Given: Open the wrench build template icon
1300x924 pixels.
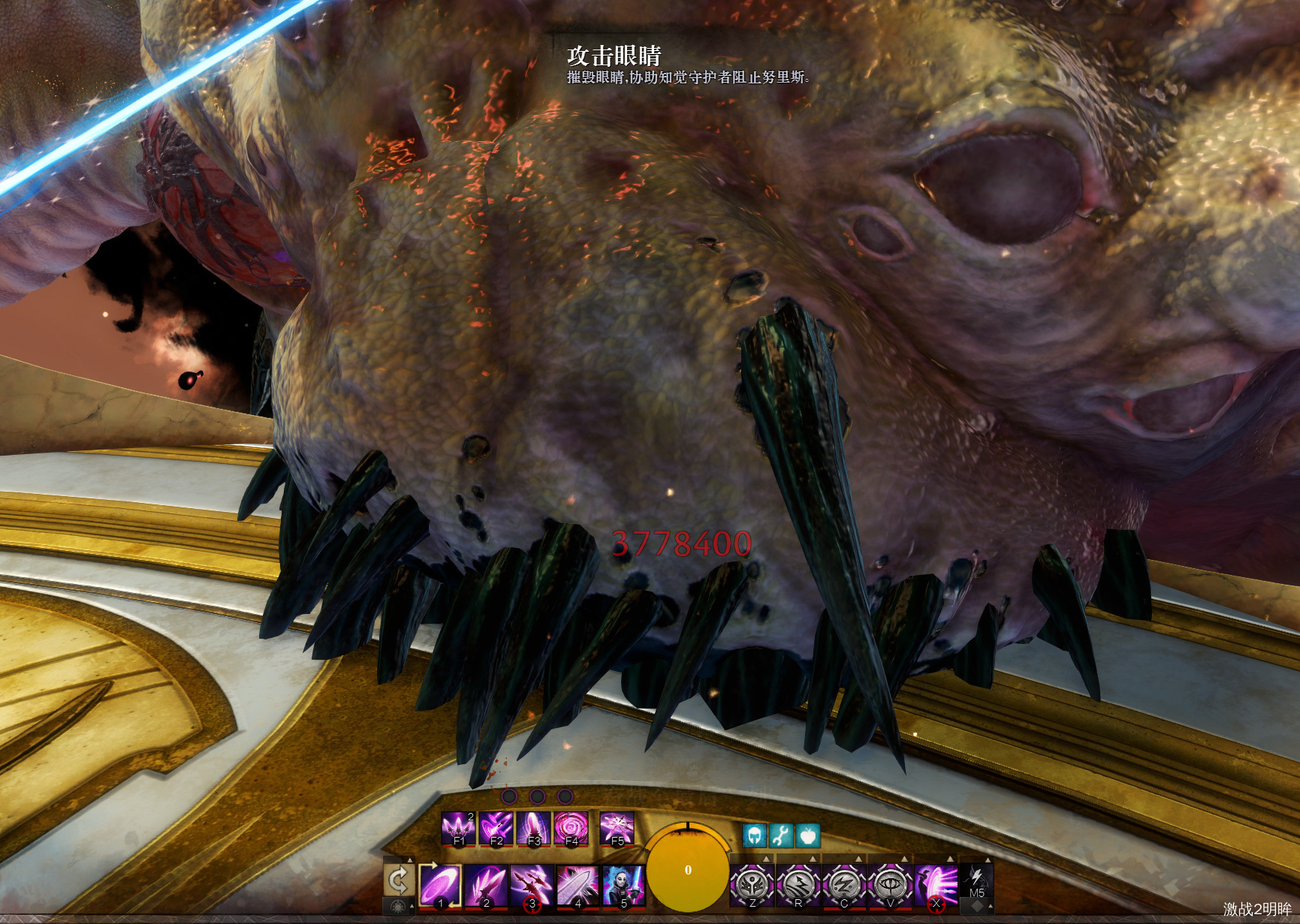Looking at the screenshot, I should tap(781, 835).
